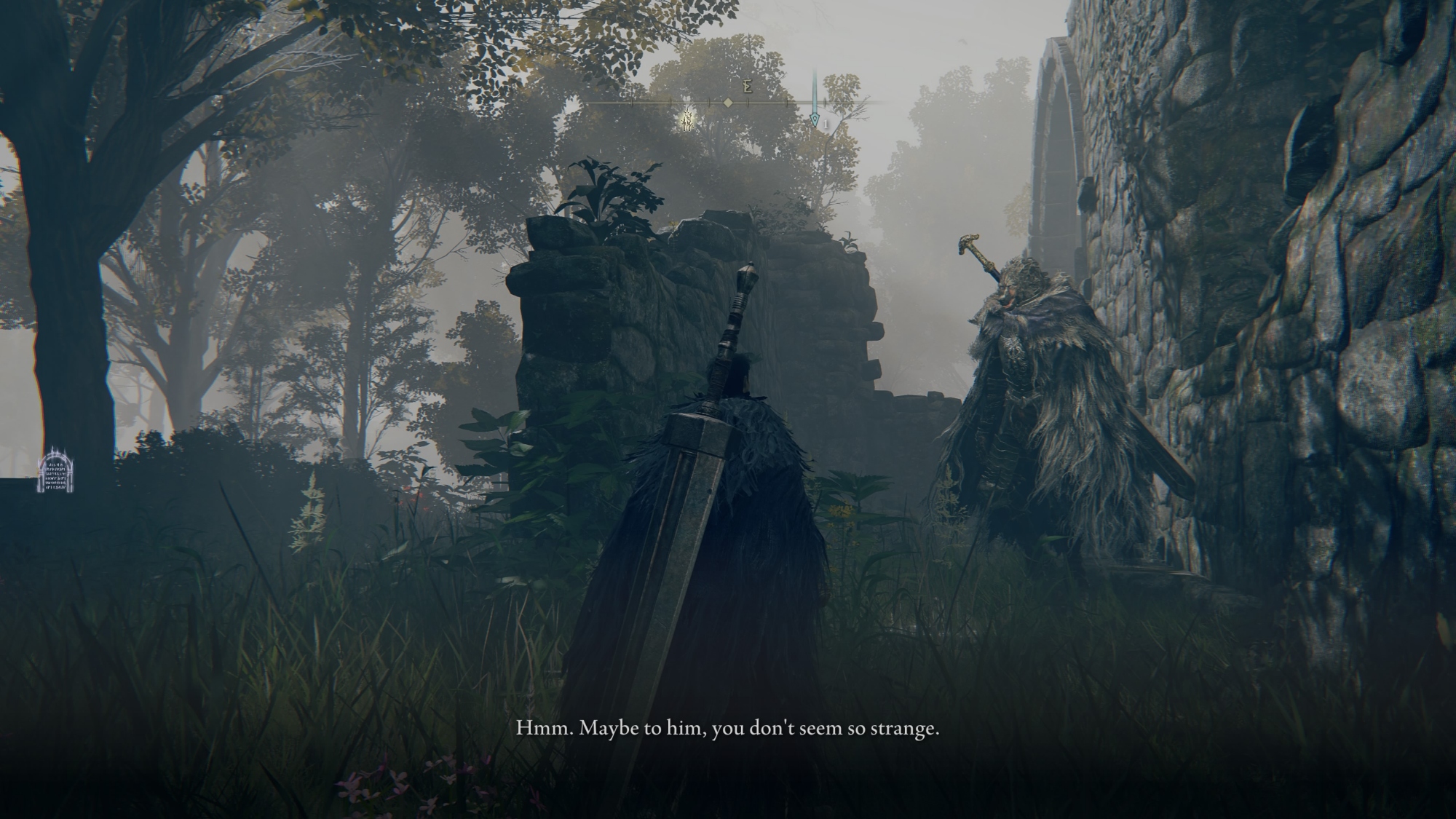Click the blue beacon marker on the compass

click(815, 119)
